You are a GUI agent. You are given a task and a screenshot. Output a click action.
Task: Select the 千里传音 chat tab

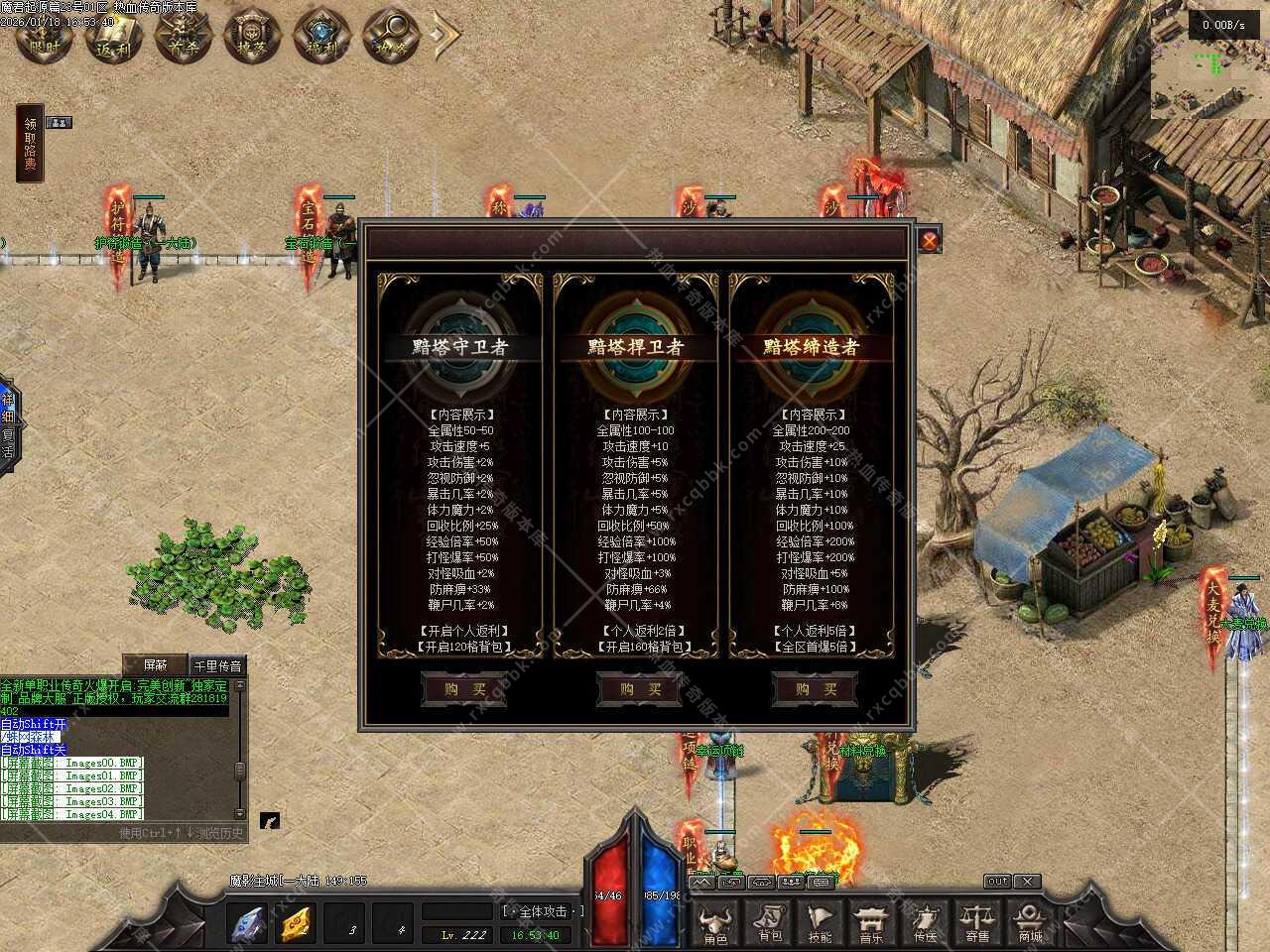point(217,665)
